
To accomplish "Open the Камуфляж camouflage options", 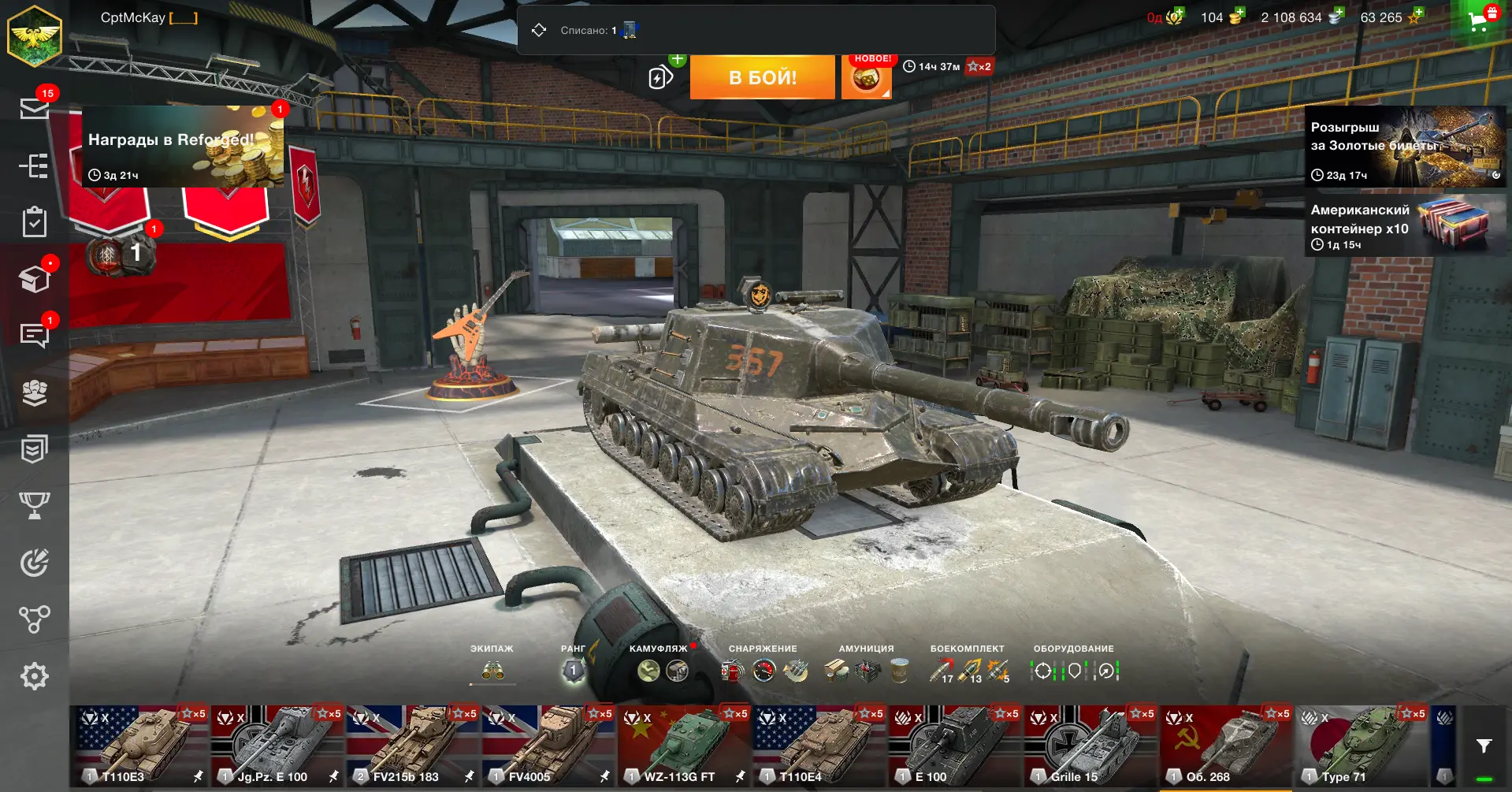I will click(x=662, y=670).
